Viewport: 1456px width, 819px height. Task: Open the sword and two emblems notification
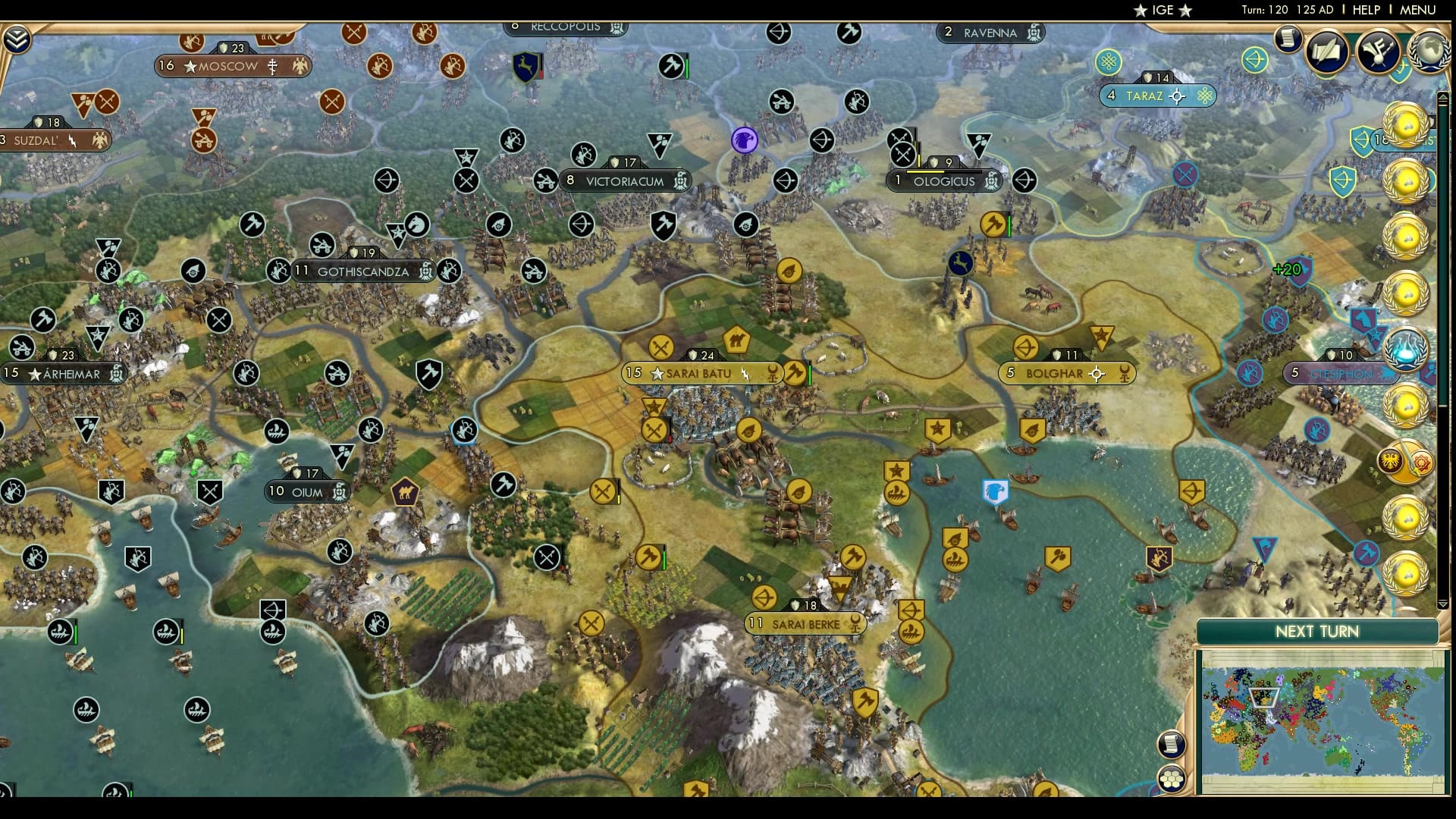point(1406,462)
